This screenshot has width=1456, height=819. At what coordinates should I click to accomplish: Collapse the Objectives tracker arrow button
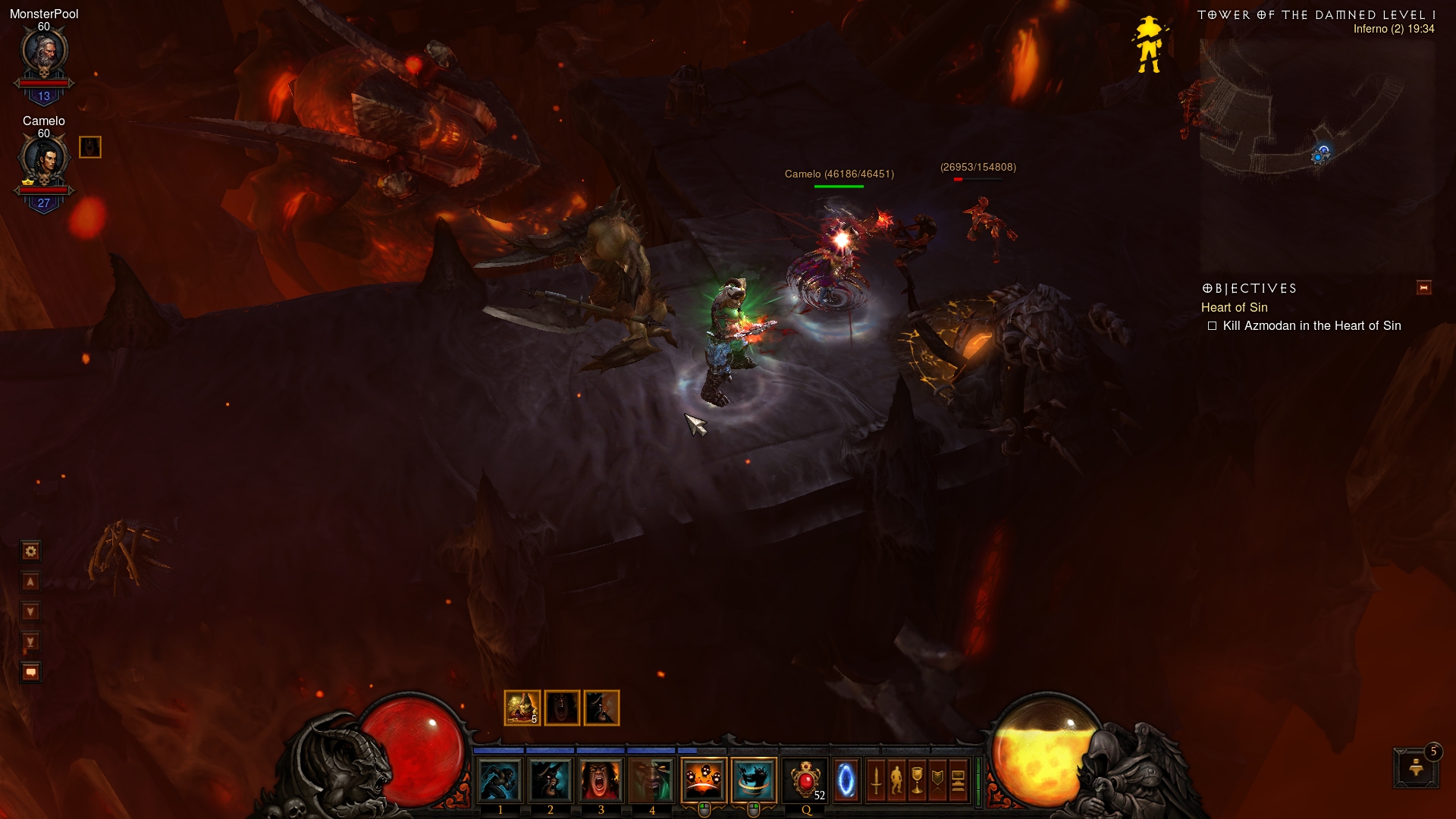[x=1423, y=288]
